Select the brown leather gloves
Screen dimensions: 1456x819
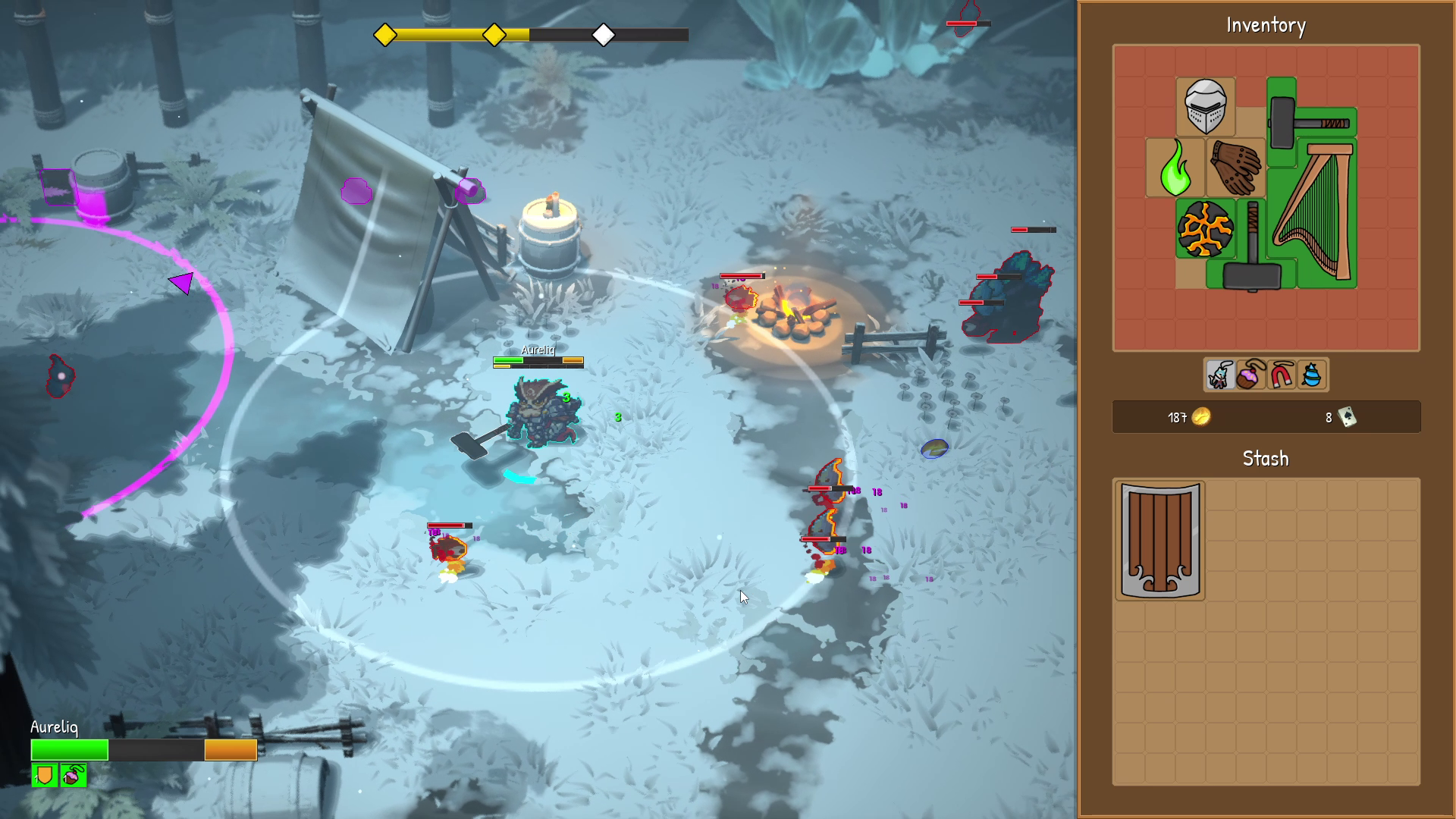(1236, 168)
